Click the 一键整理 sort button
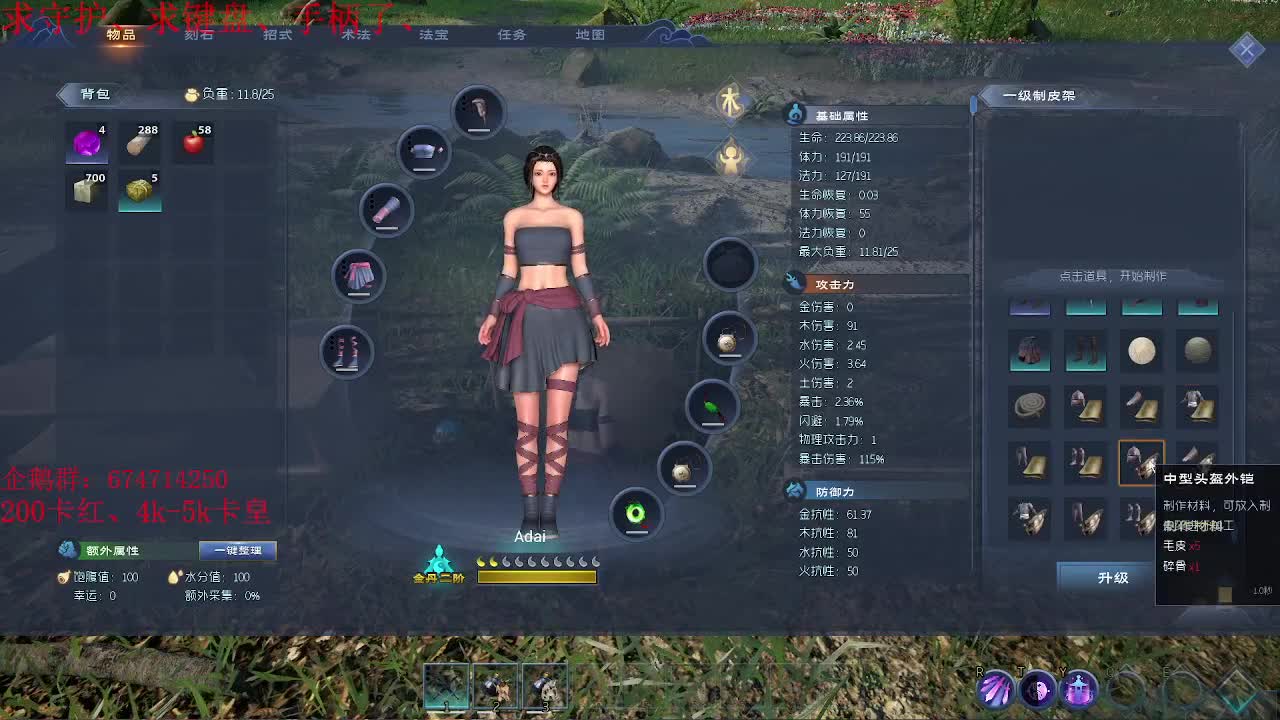Image resolution: width=1280 pixels, height=720 pixels. coord(237,550)
